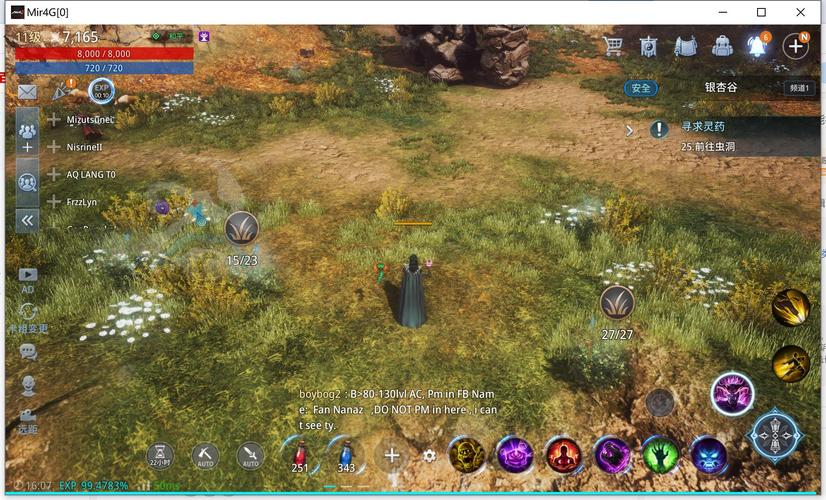
Task: Invite player MizutsuneL with plus button
Action: pos(54,120)
